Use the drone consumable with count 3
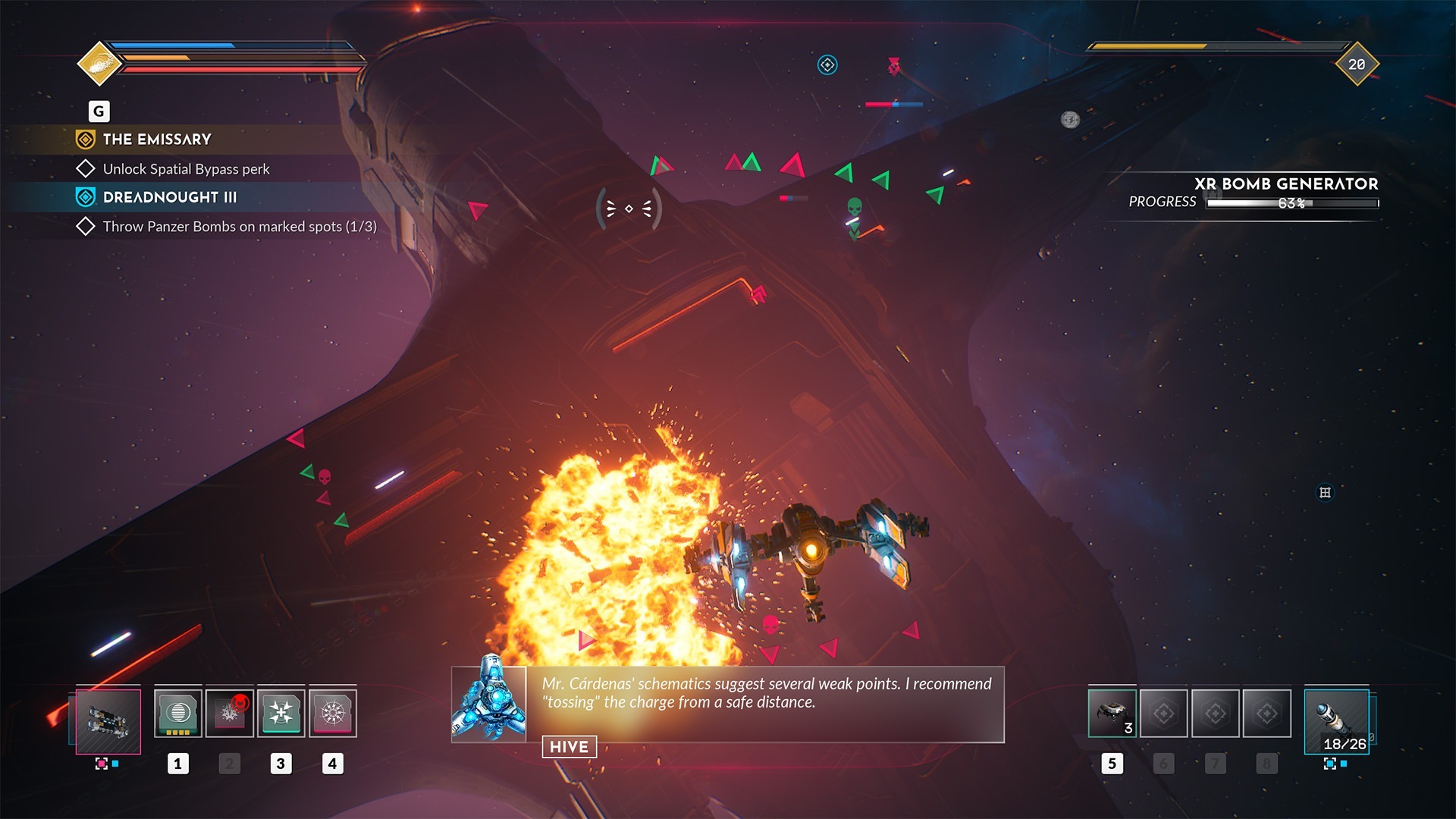The width and height of the screenshot is (1456, 819). (1112, 714)
